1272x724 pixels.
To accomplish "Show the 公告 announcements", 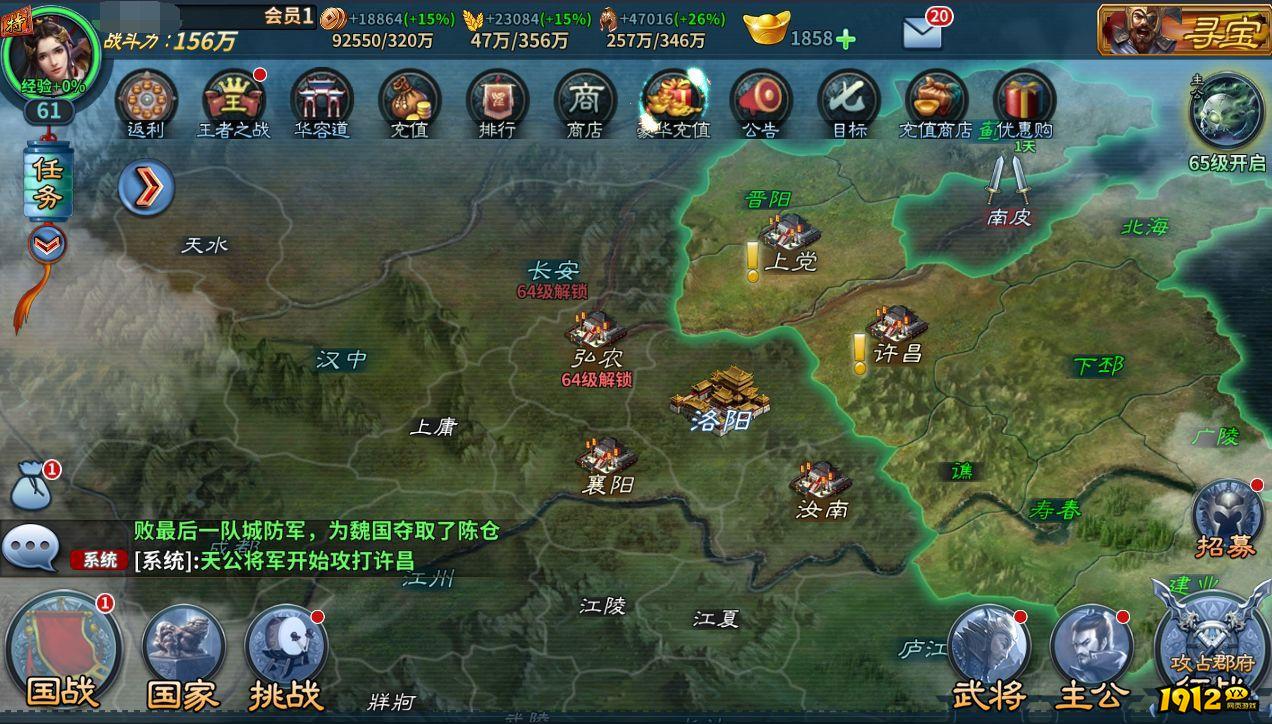I will [761, 102].
